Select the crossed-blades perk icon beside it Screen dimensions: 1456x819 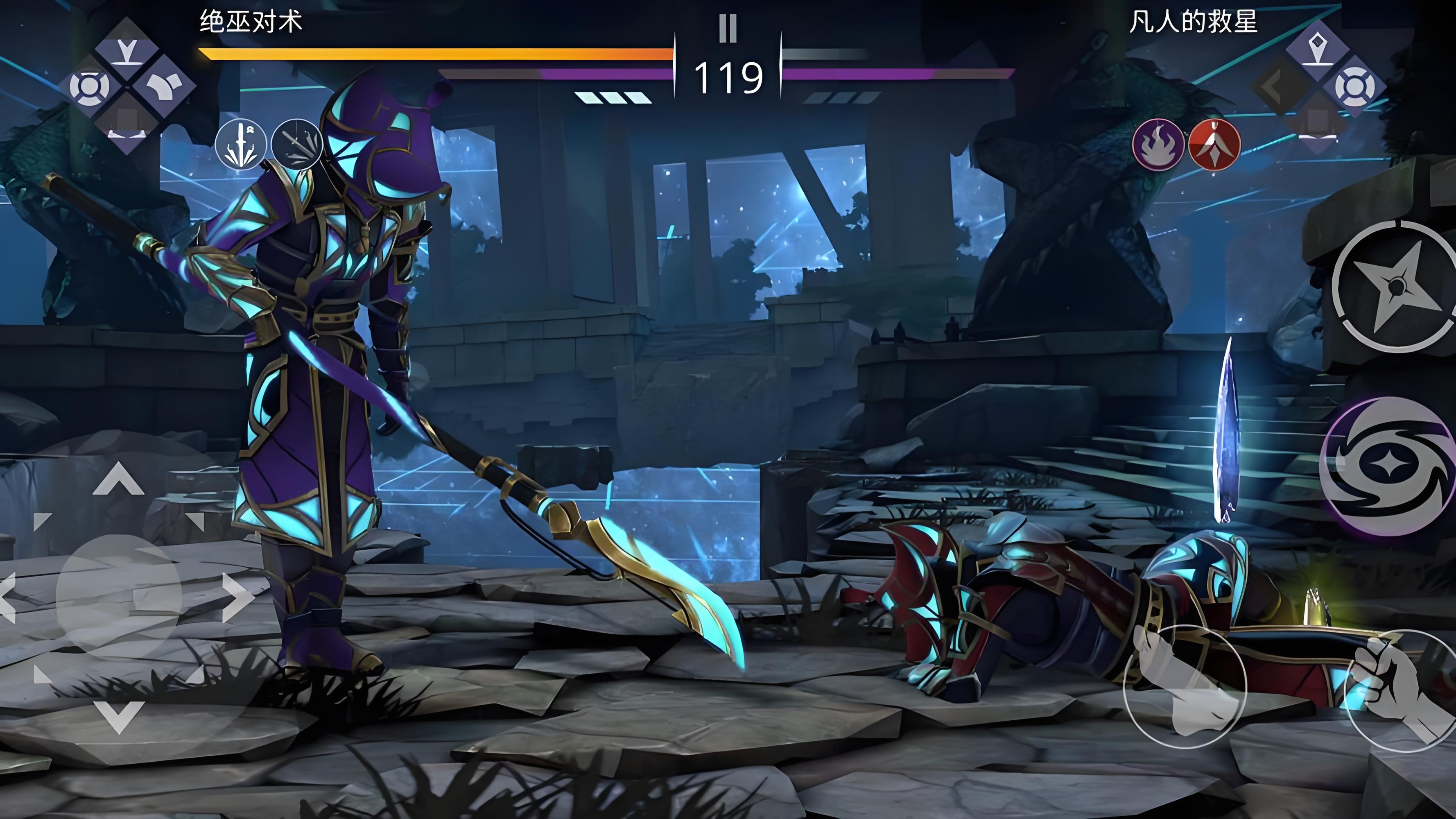296,144
